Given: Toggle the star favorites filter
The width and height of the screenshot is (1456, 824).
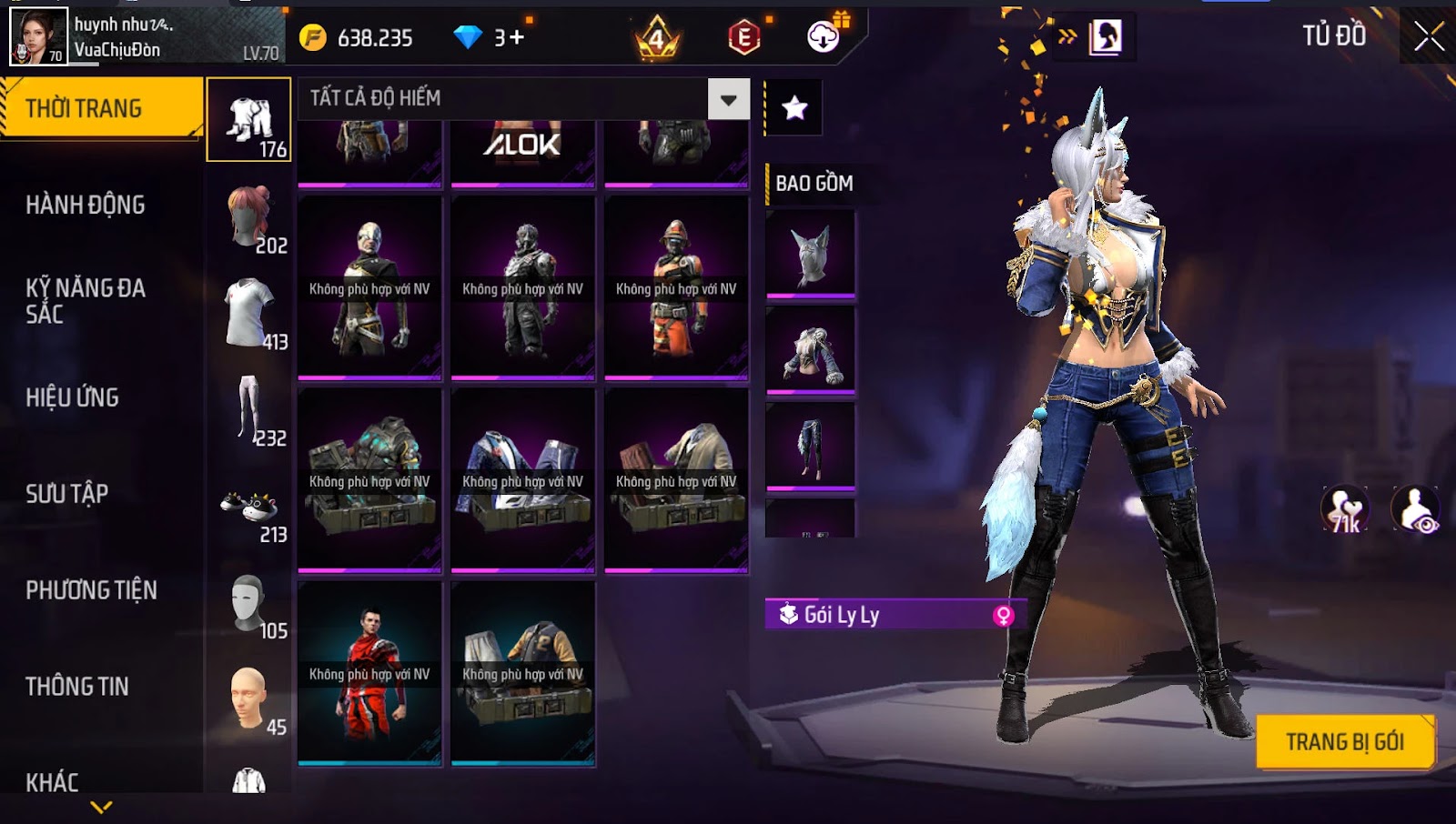Looking at the screenshot, I should coord(794,108).
